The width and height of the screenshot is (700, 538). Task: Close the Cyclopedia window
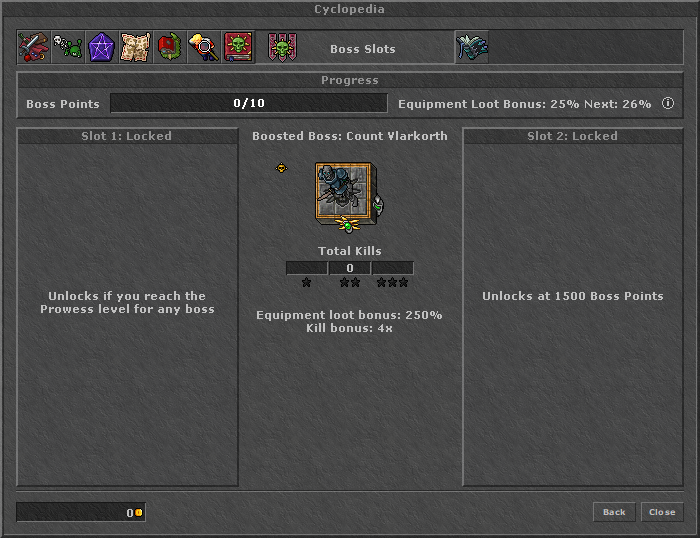pos(662,512)
